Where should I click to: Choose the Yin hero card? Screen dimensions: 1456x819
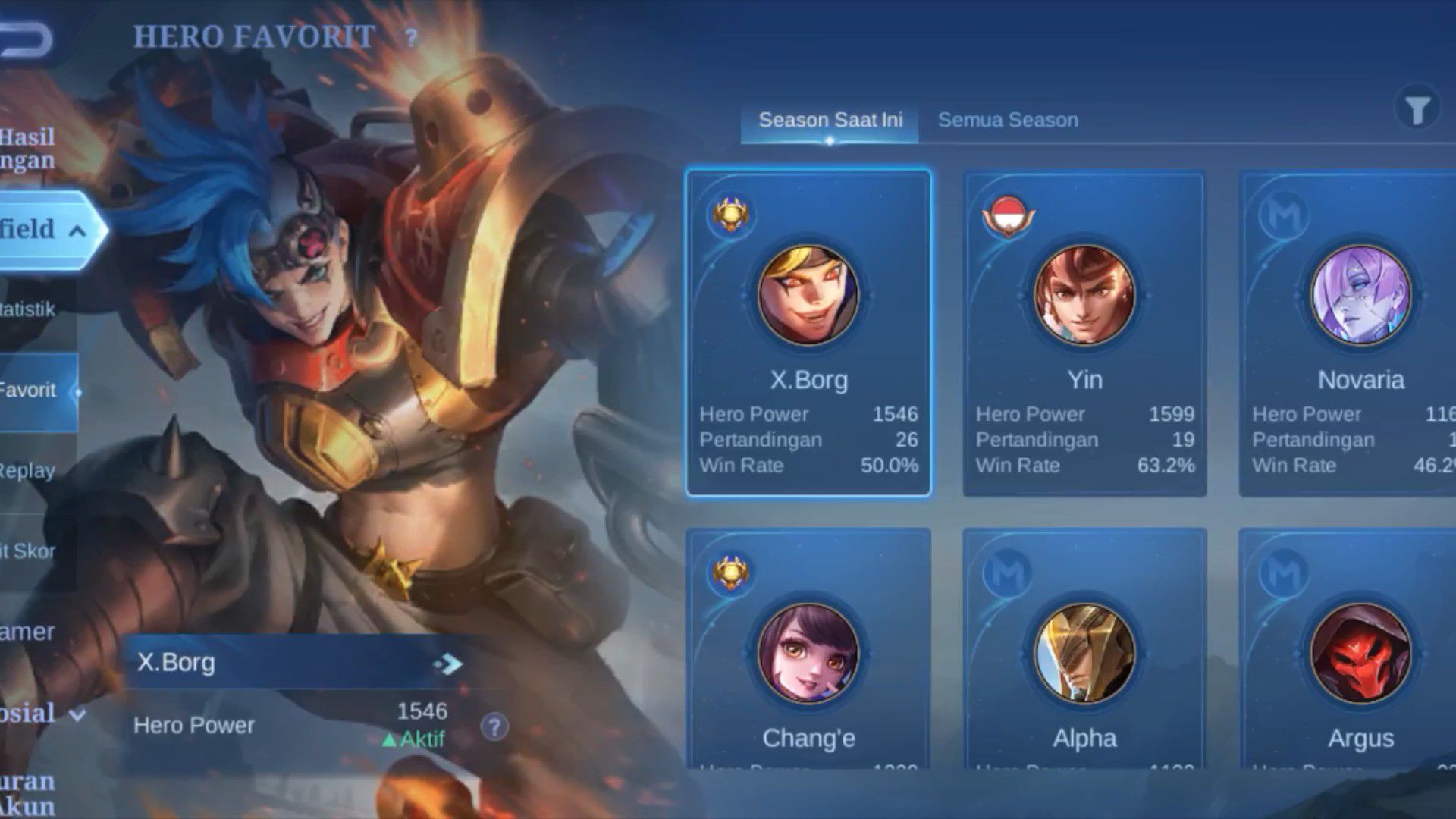[1084, 334]
